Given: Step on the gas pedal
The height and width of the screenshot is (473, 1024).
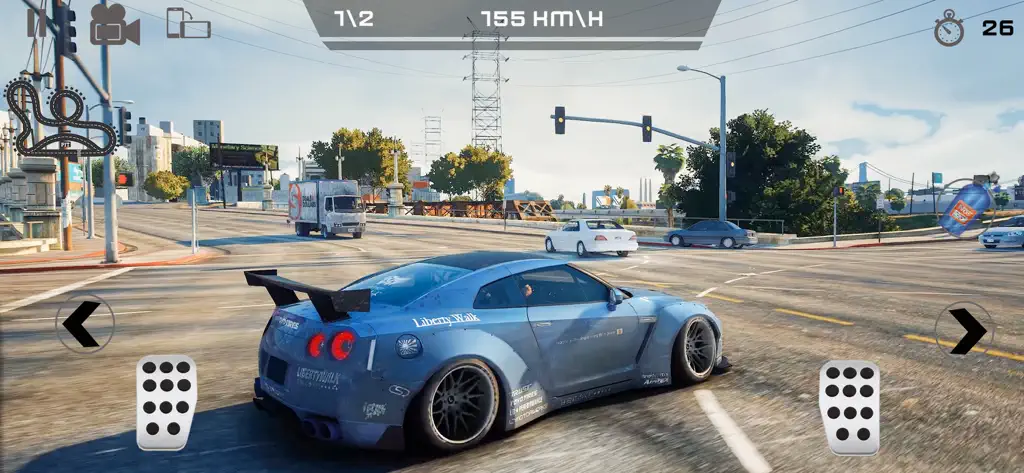Looking at the screenshot, I should 849,407.
